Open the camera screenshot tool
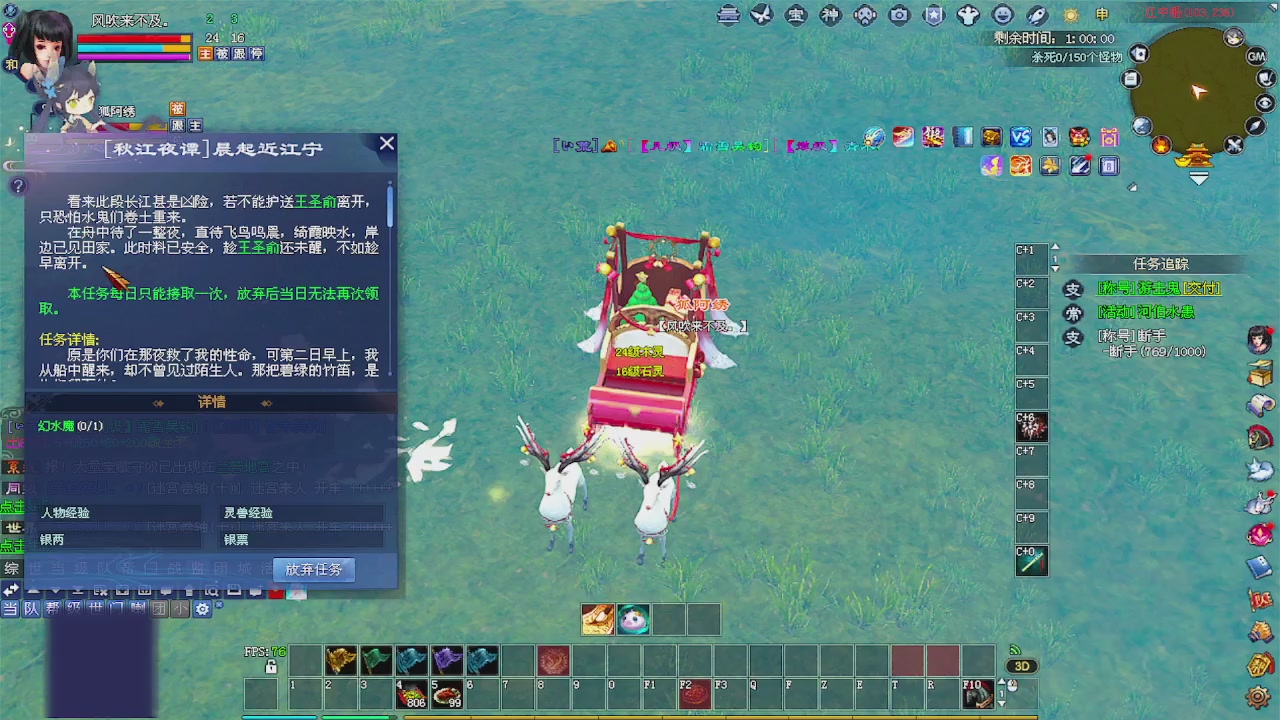The width and height of the screenshot is (1280, 720). pos(900,15)
